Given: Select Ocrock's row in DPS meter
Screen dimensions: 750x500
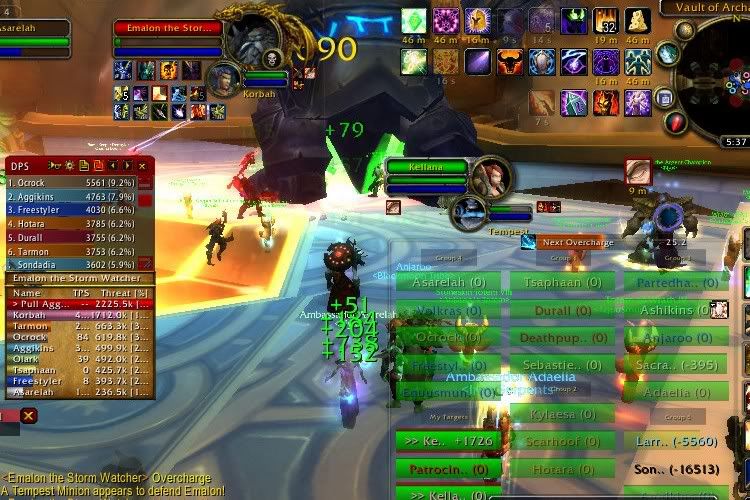Looking at the screenshot, I should (70, 183).
